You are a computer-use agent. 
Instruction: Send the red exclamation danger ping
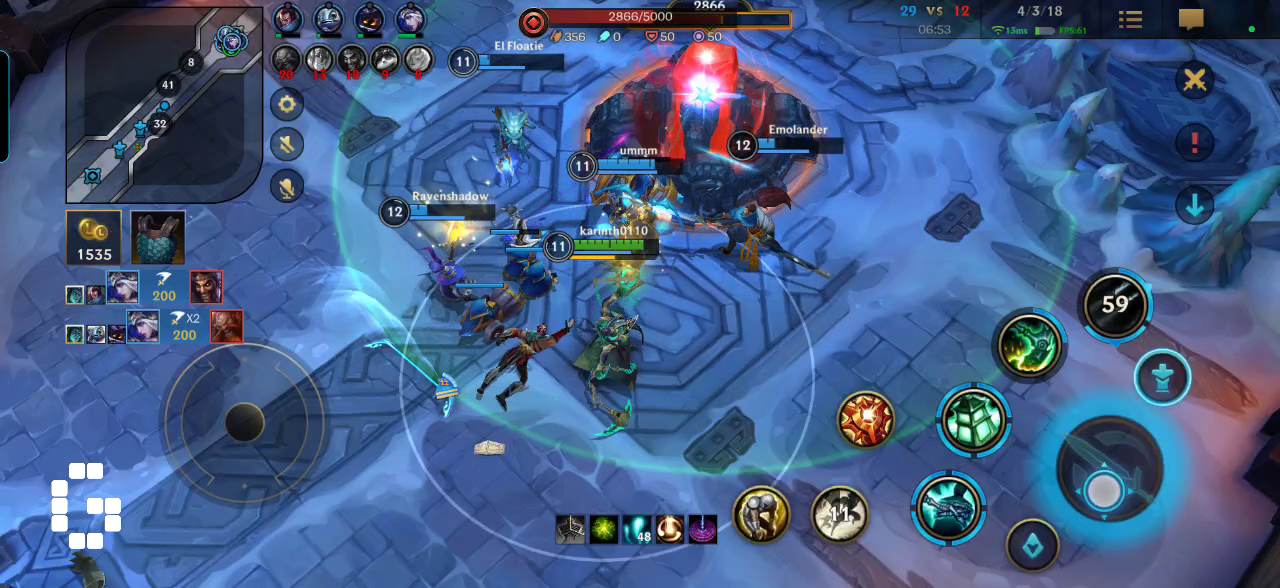1193,143
